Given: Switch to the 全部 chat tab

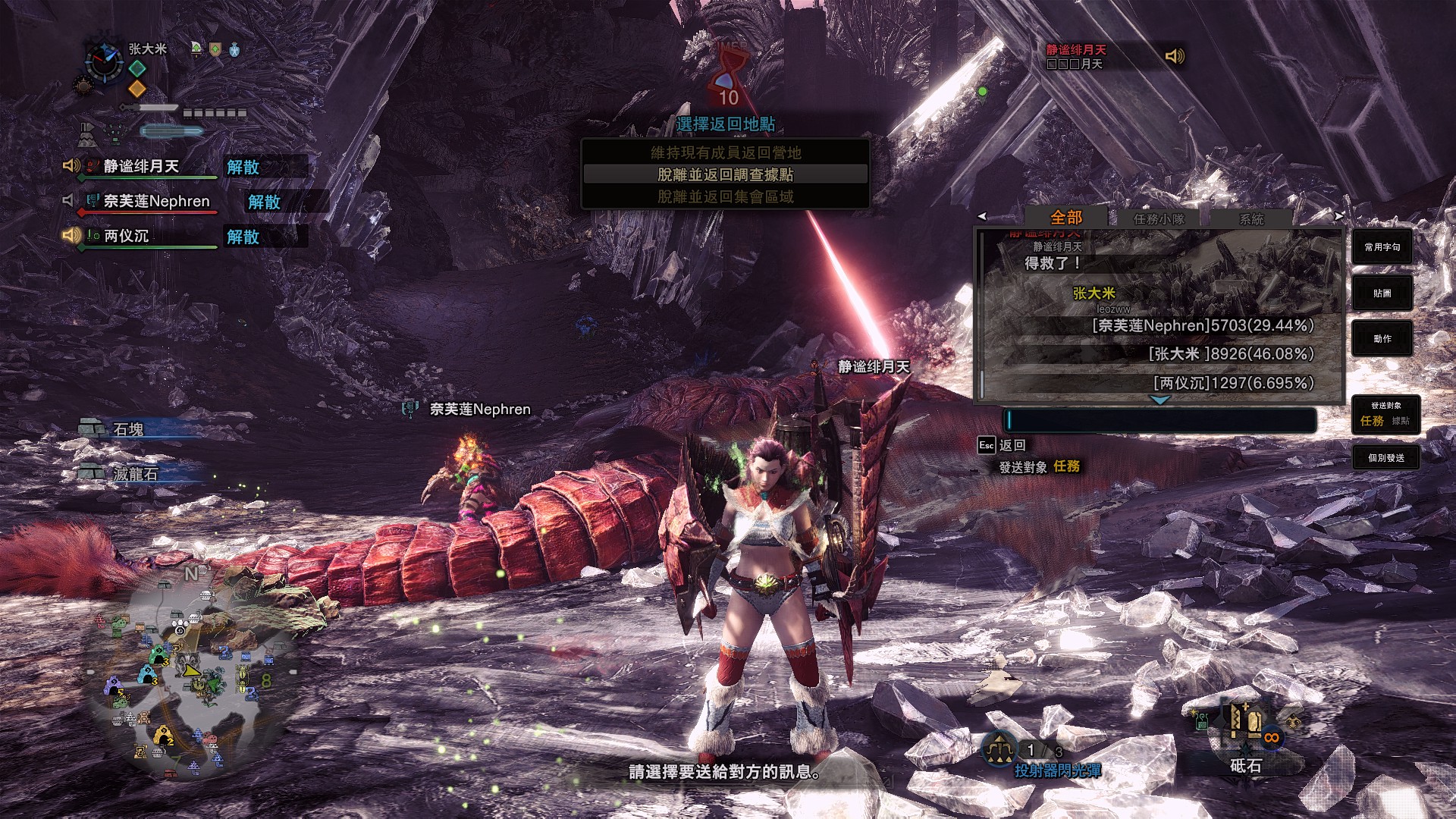Looking at the screenshot, I should pyautogui.click(x=1065, y=218).
